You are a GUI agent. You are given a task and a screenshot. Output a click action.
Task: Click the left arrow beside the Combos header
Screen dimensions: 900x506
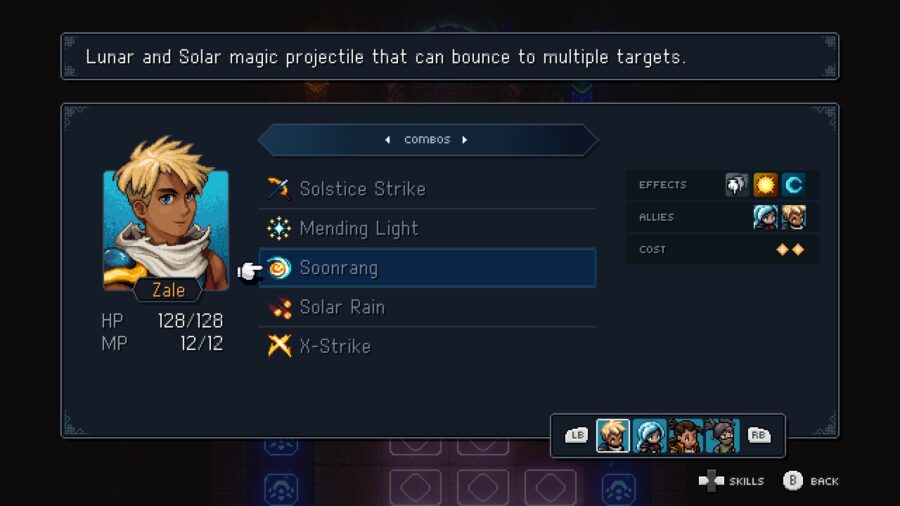coord(388,140)
